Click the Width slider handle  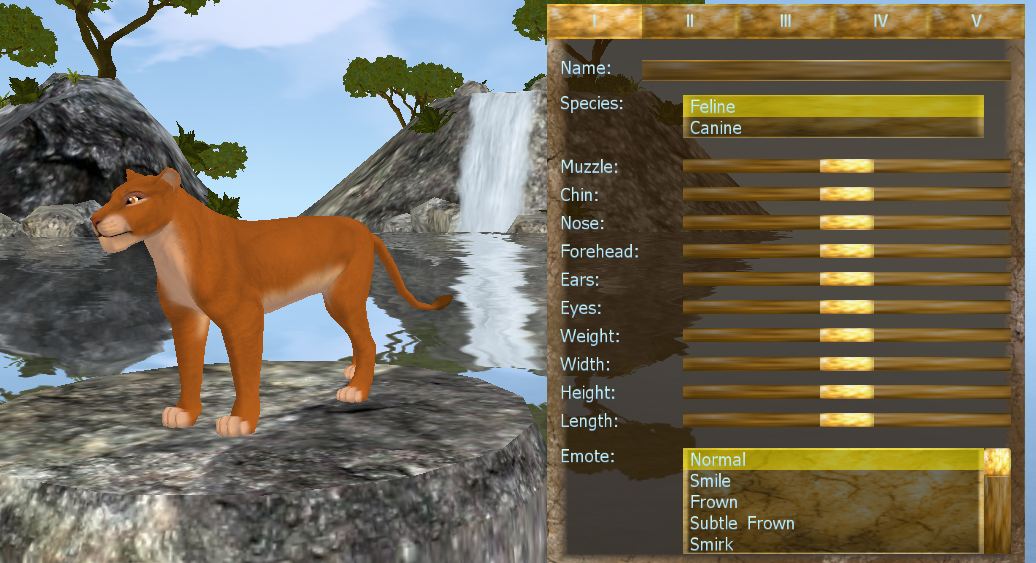point(846,364)
